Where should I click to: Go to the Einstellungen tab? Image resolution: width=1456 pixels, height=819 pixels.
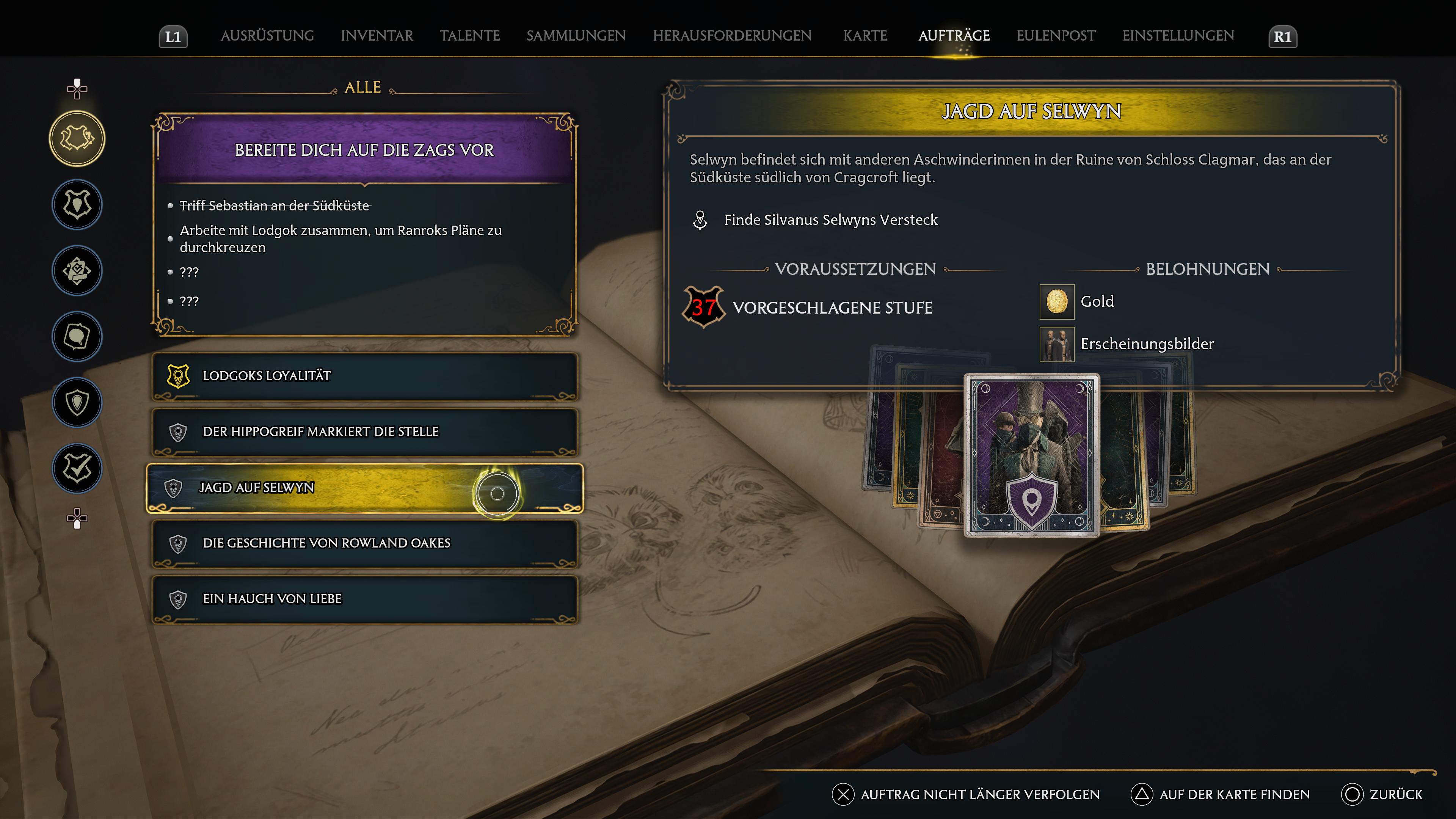point(1178,36)
